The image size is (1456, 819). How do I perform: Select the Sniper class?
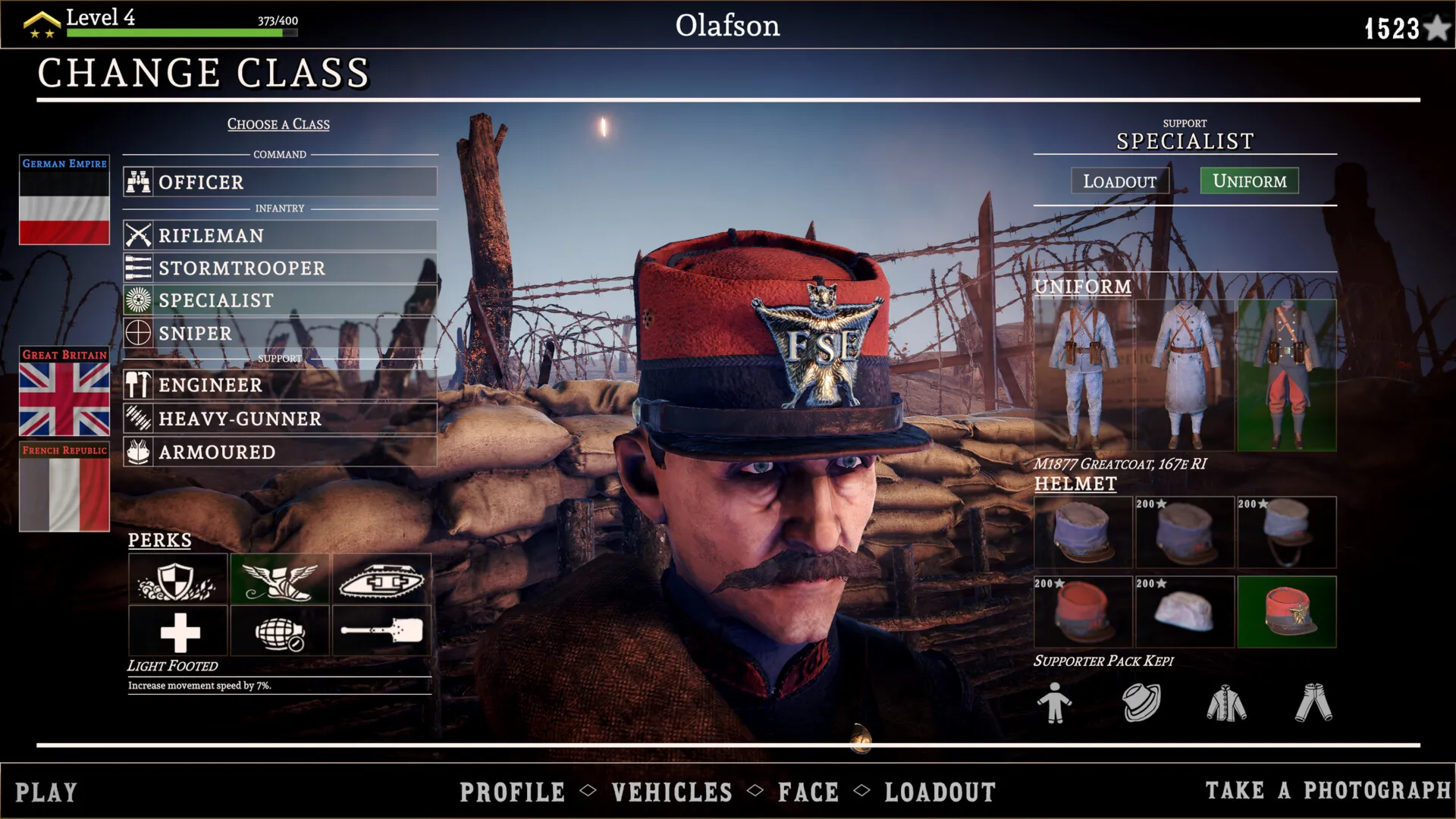(x=280, y=333)
